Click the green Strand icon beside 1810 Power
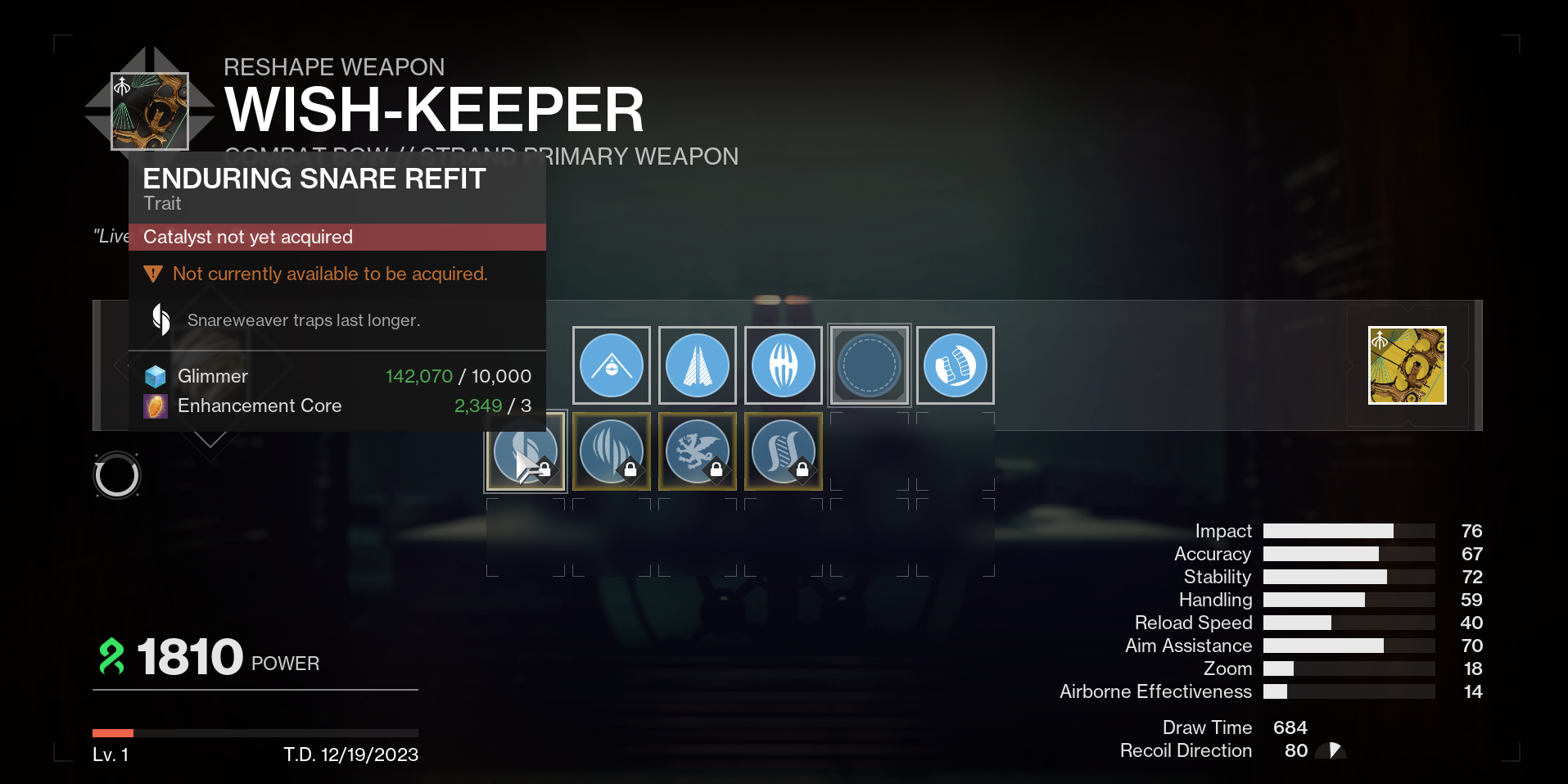 point(112,655)
